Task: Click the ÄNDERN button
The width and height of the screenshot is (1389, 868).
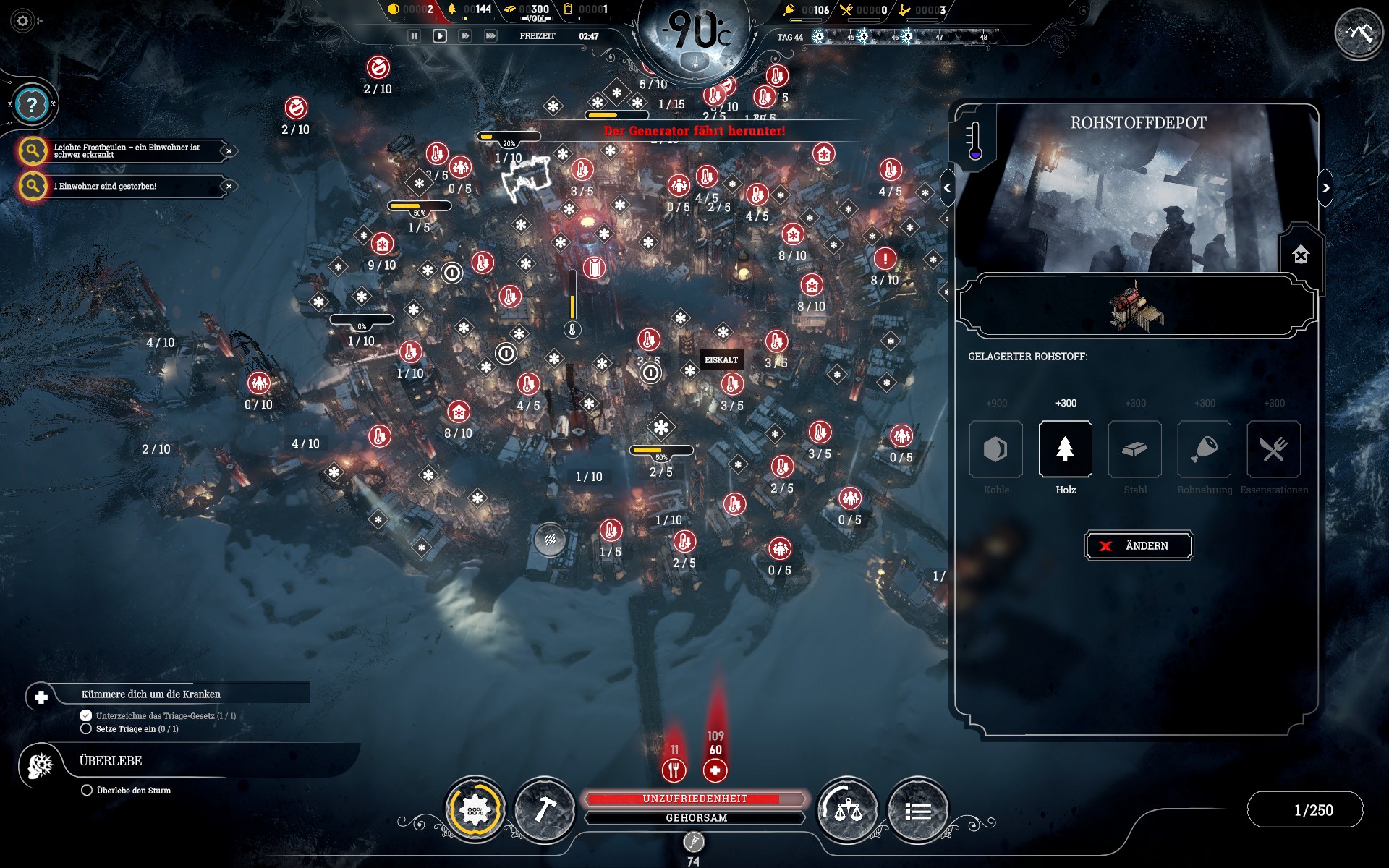Action: point(1139,545)
